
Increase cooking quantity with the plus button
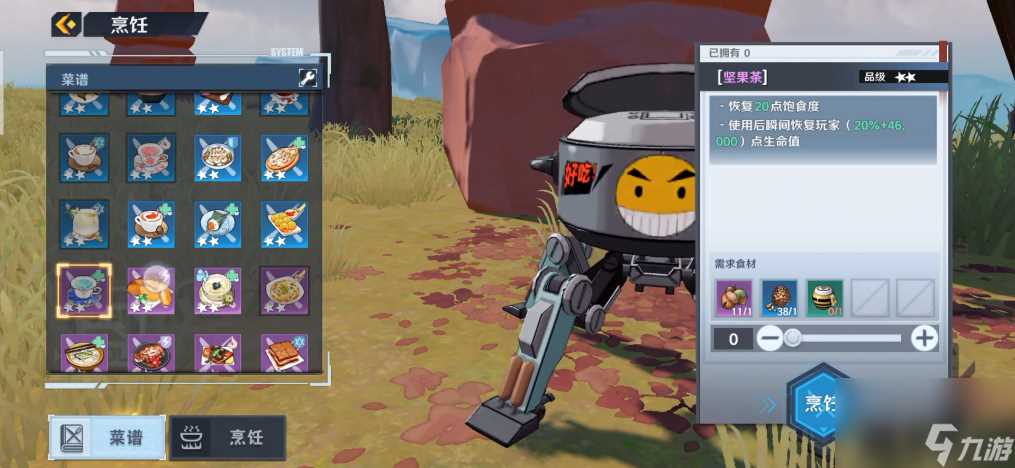(925, 339)
